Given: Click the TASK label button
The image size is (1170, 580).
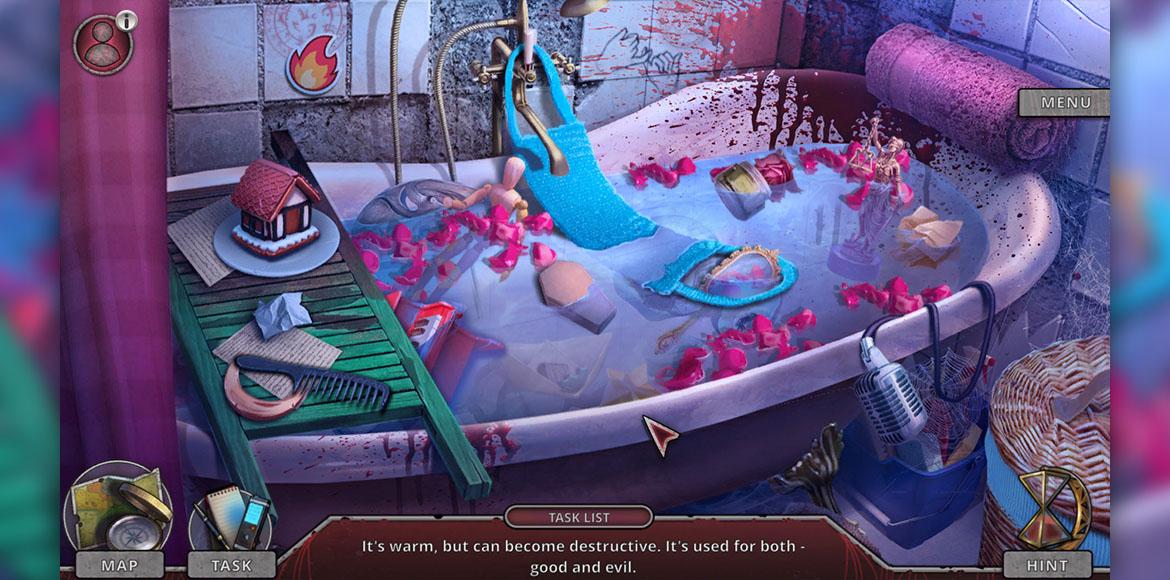Looking at the screenshot, I should pyautogui.click(x=231, y=565).
